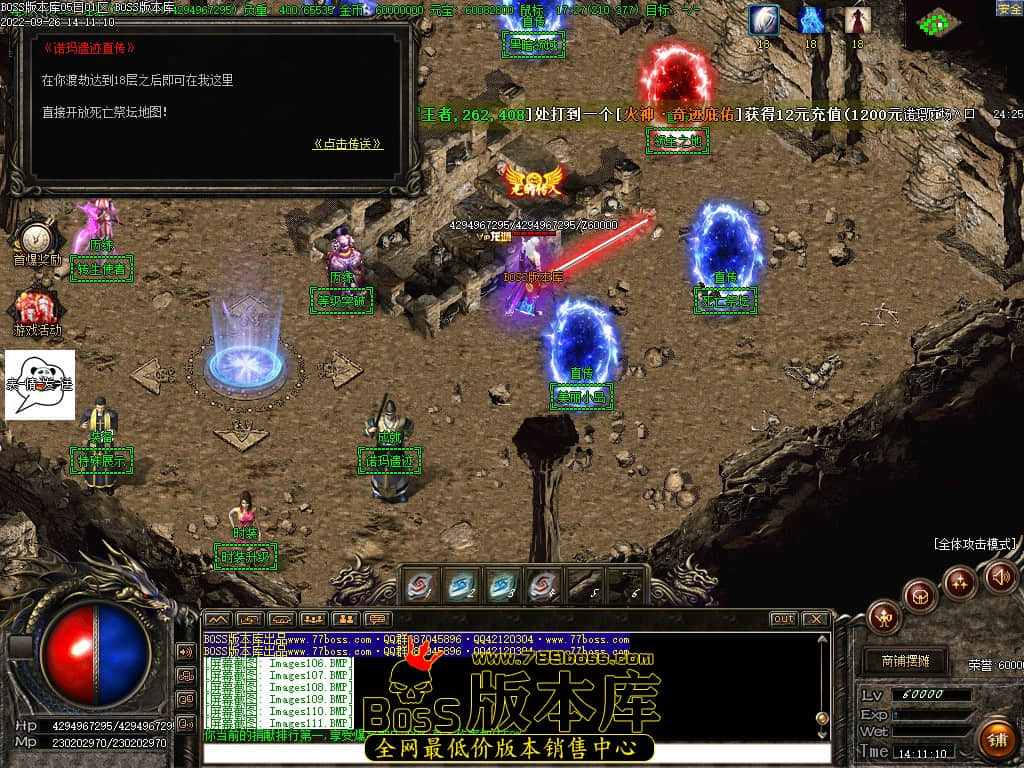
Task: Select the speech-bubble chat channel tab
Action: (377, 620)
